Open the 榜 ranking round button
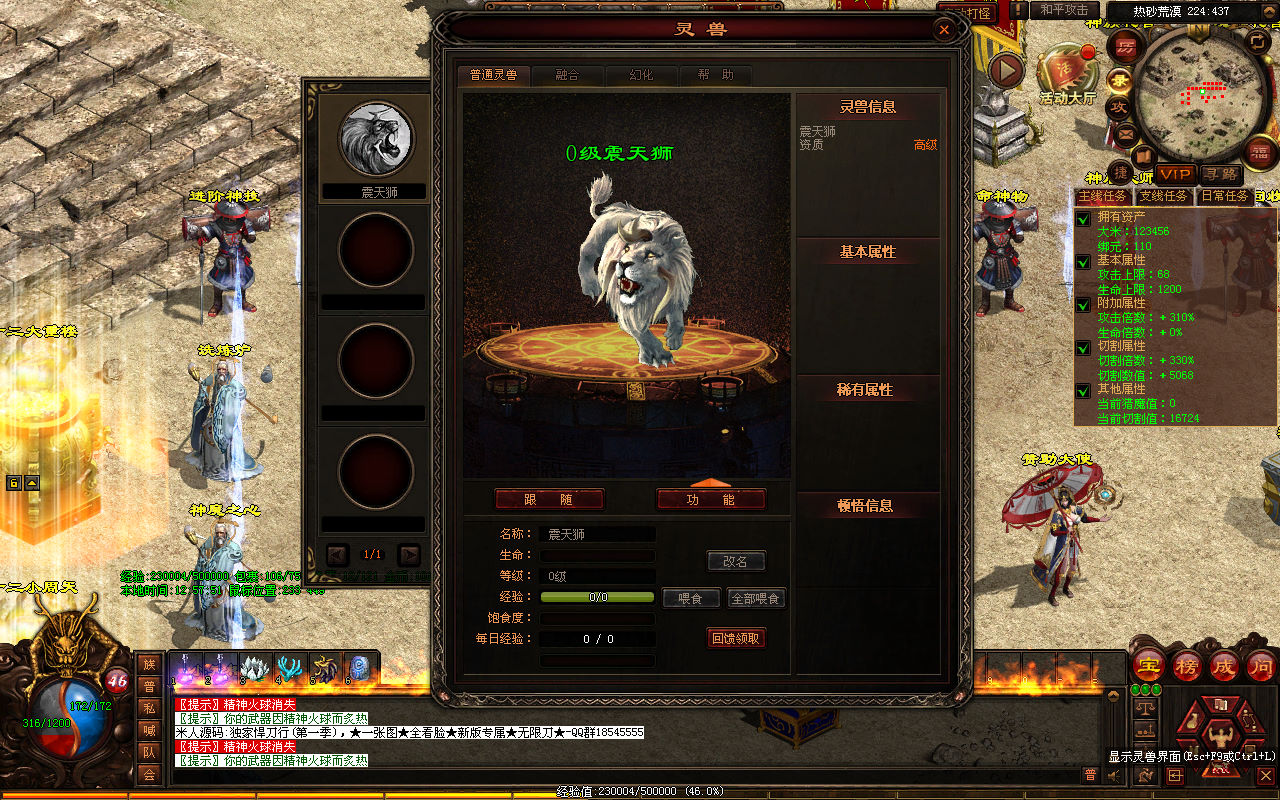The width and height of the screenshot is (1280, 800). click(x=1187, y=667)
